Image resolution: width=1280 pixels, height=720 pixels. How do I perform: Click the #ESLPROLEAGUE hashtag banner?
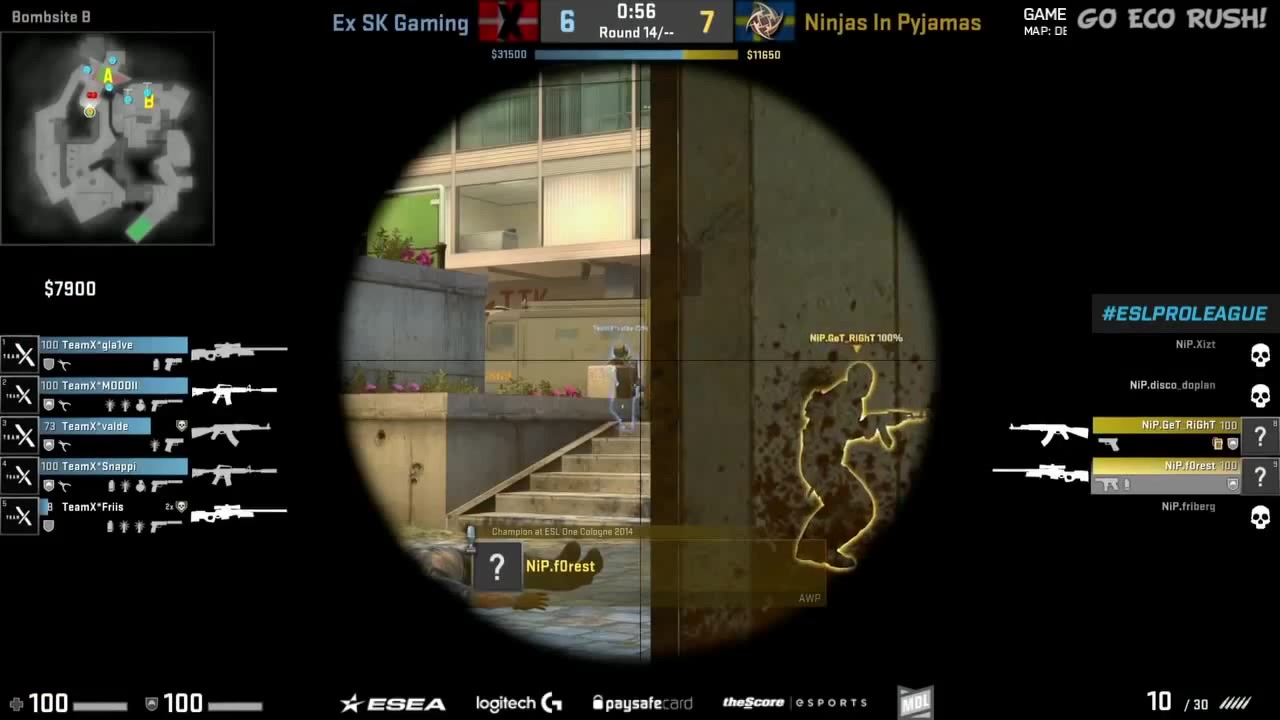[1183, 313]
